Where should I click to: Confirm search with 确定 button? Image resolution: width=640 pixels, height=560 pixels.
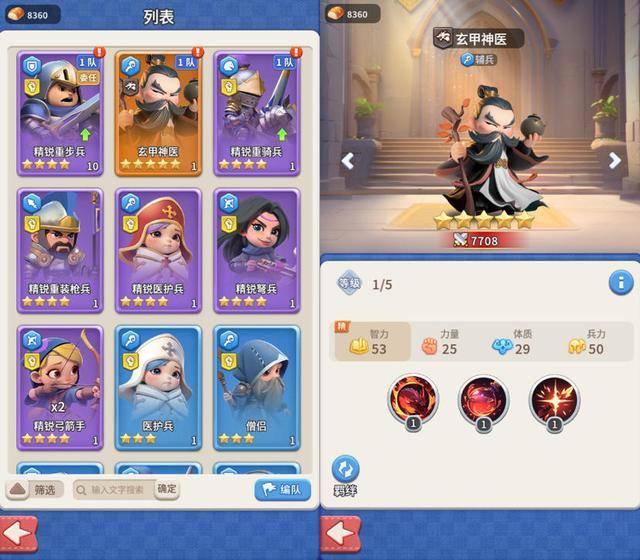pos(167,490)
